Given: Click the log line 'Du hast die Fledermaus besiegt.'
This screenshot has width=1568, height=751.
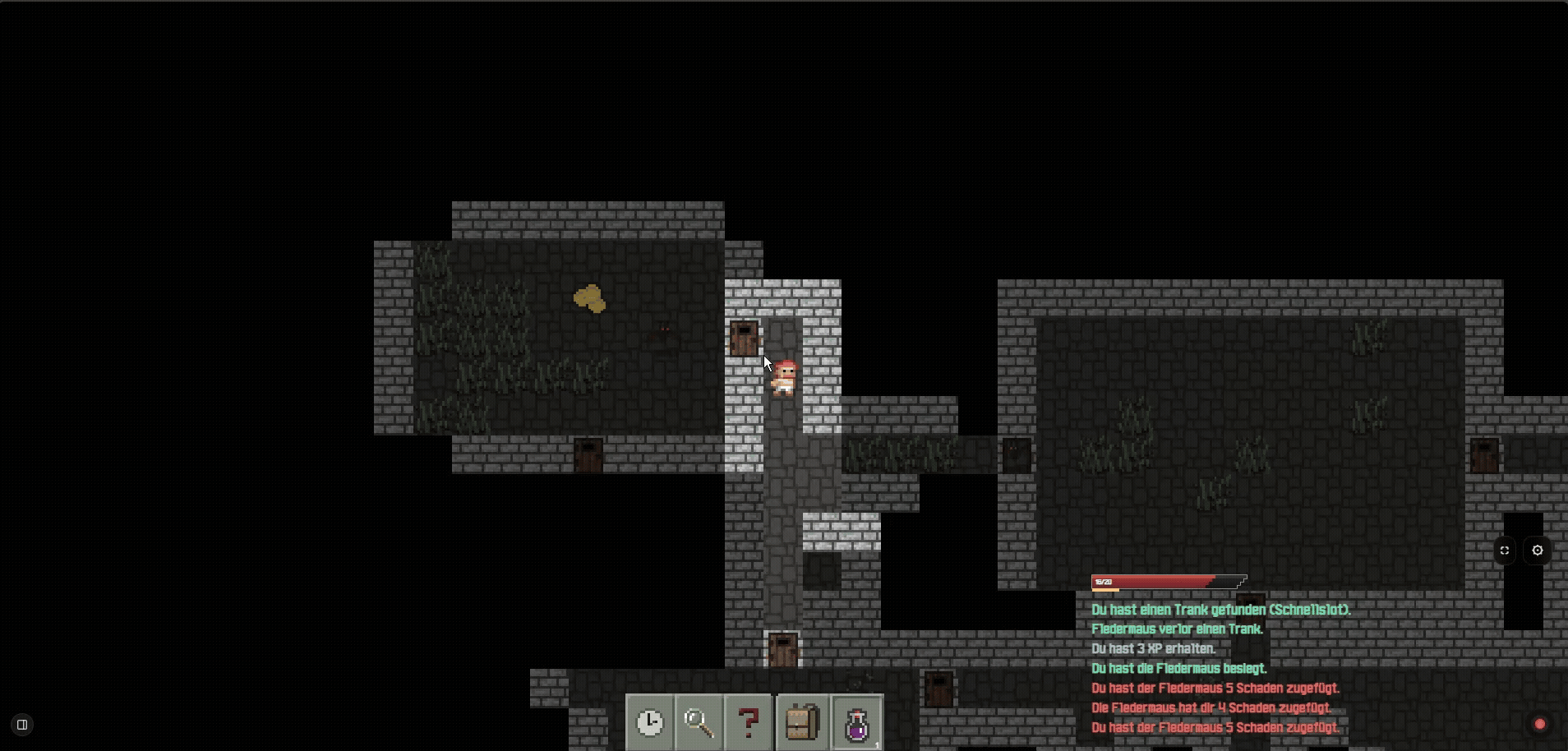Looking at the screenshot, I should [x=1178, y=668].
